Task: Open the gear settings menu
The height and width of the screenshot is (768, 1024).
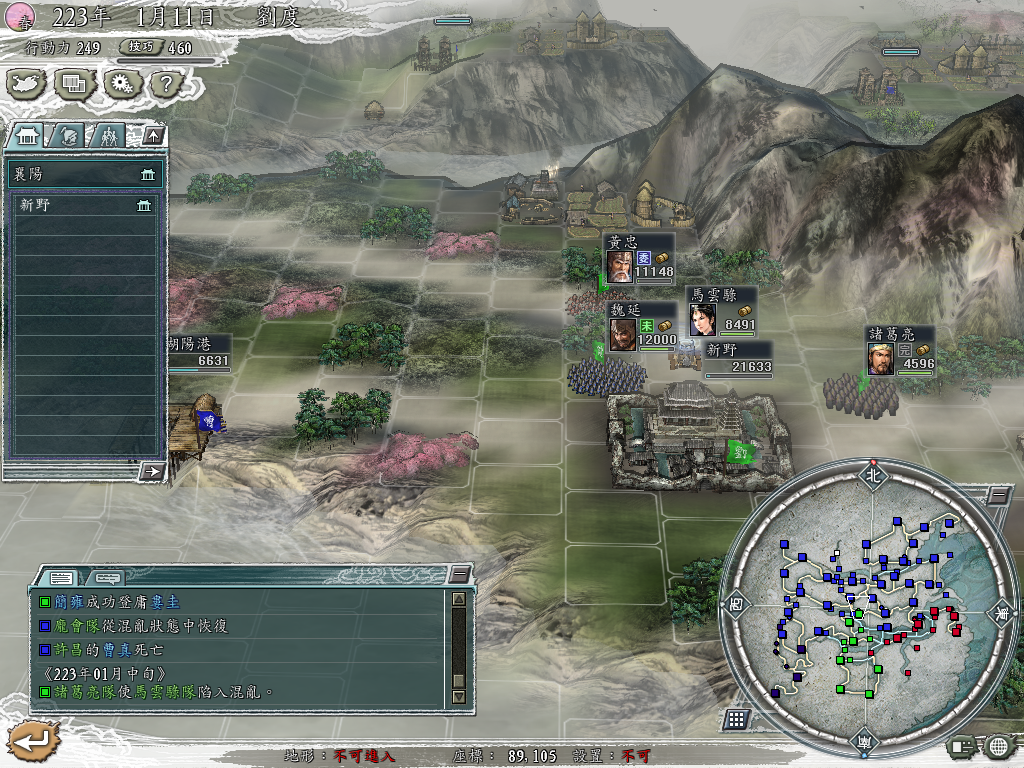Action: pos(120,84)
